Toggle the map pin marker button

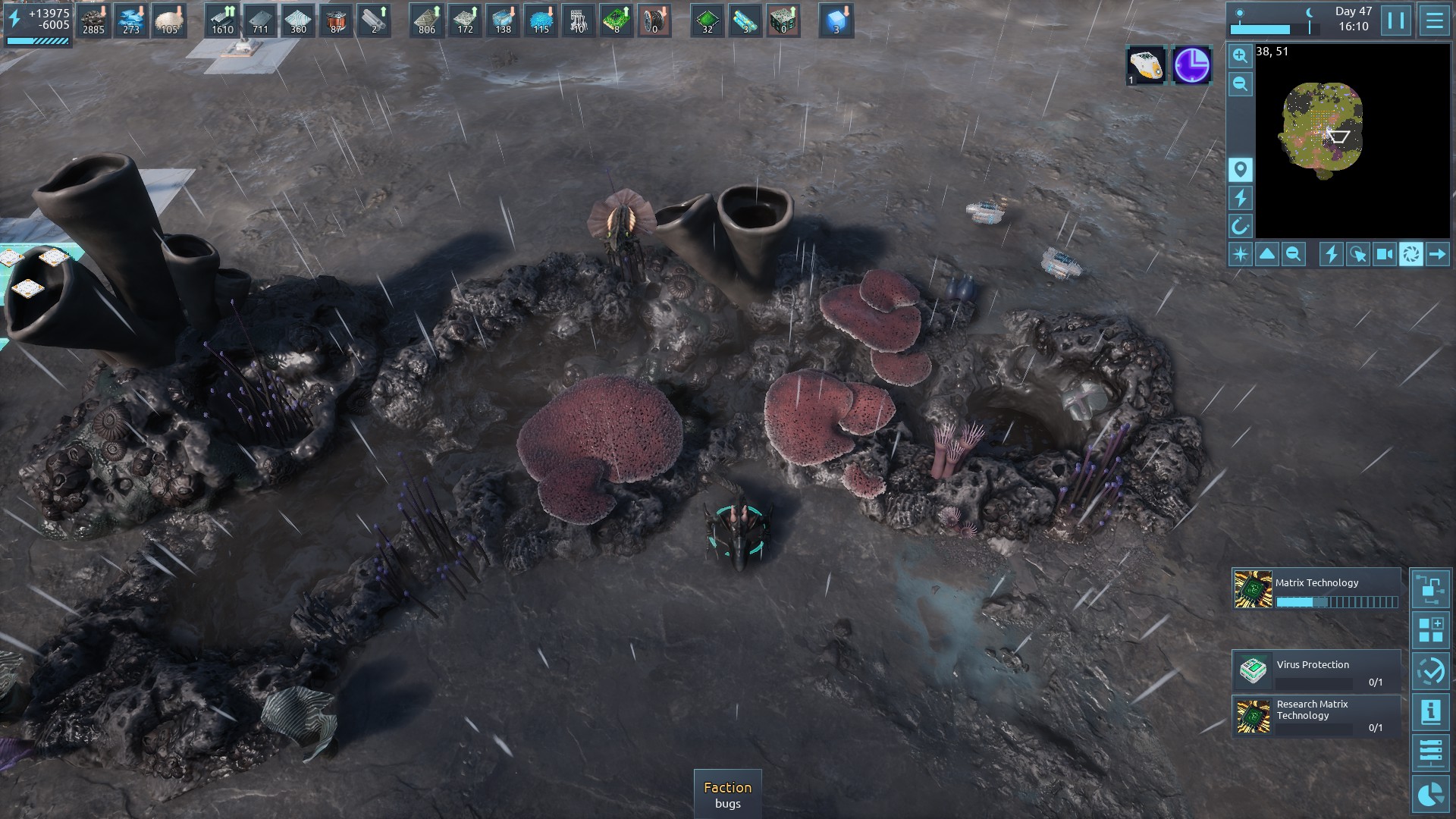click(1241, 169)
